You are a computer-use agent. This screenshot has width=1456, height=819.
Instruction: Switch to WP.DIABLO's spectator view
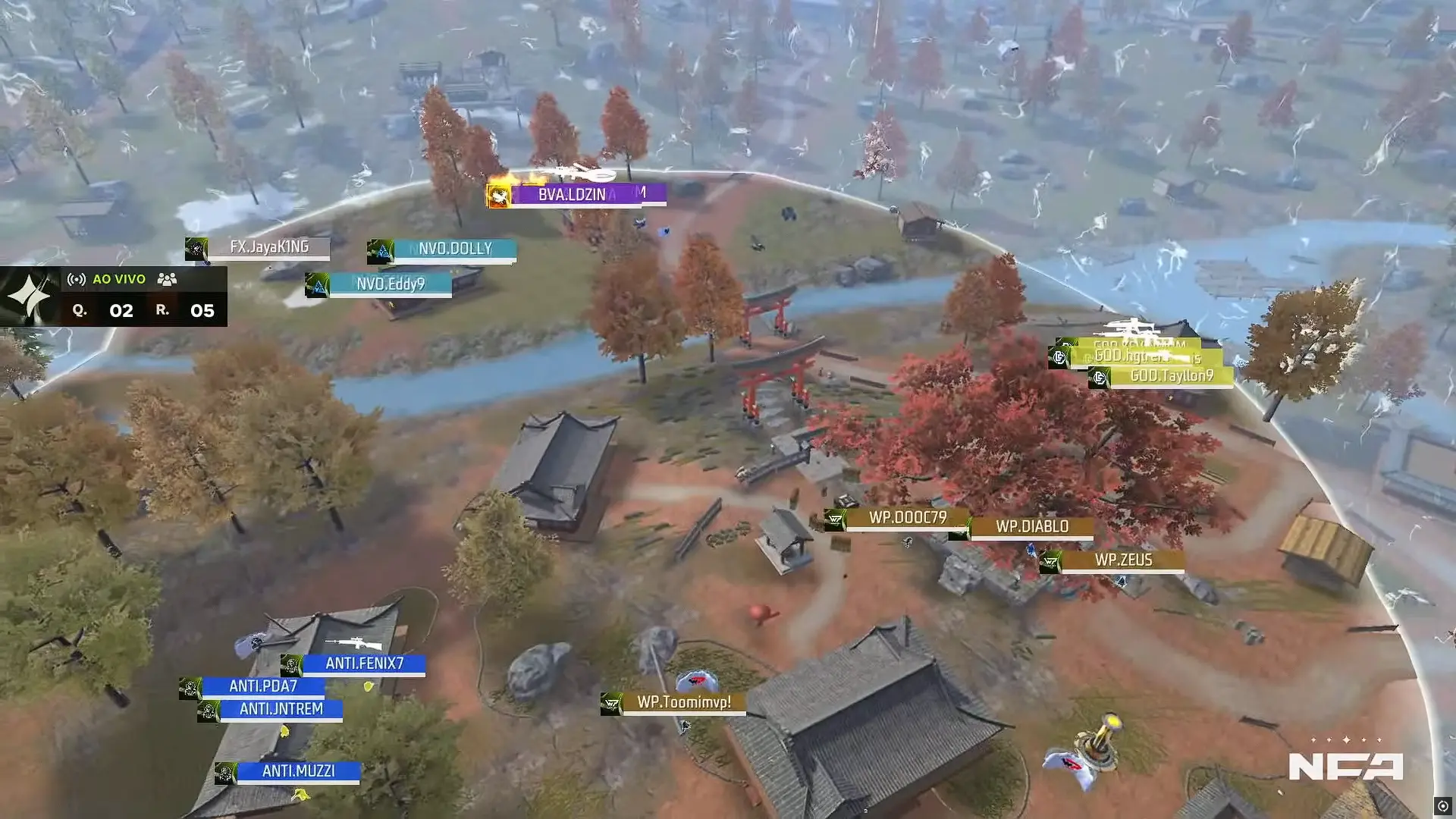coord(1033,527)
